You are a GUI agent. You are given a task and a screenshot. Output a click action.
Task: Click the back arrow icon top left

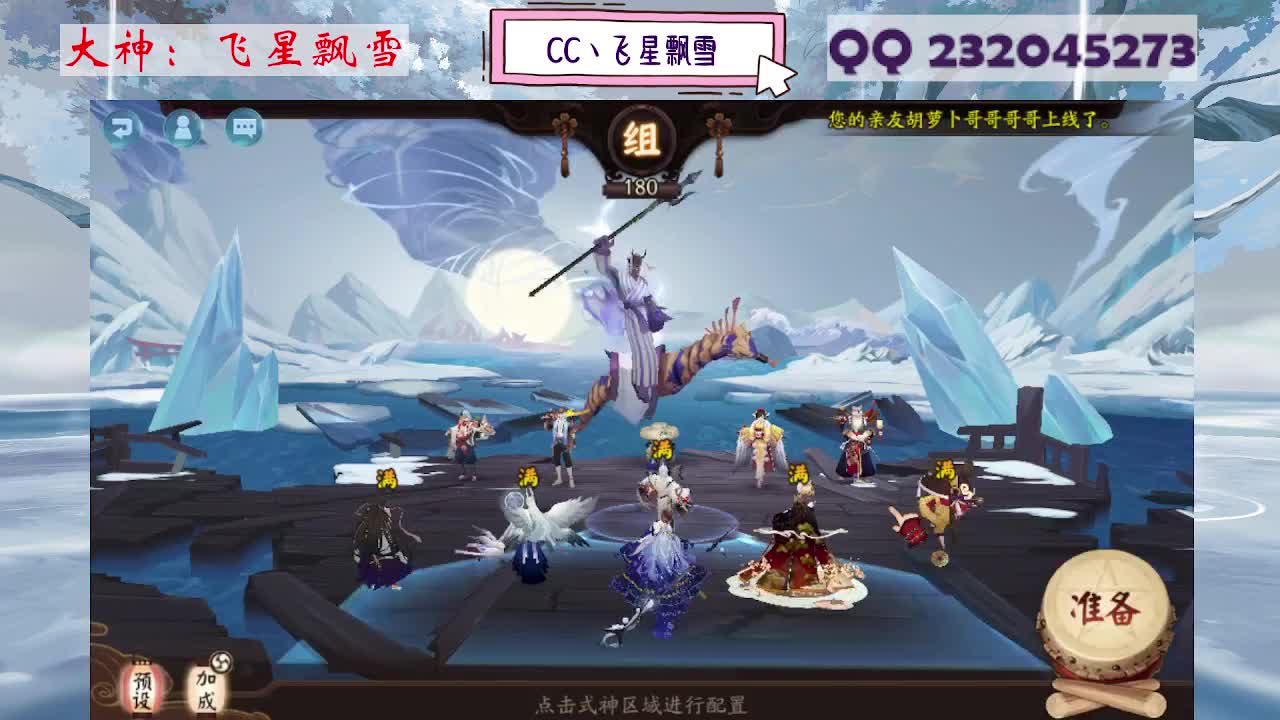tap(123, 127)
